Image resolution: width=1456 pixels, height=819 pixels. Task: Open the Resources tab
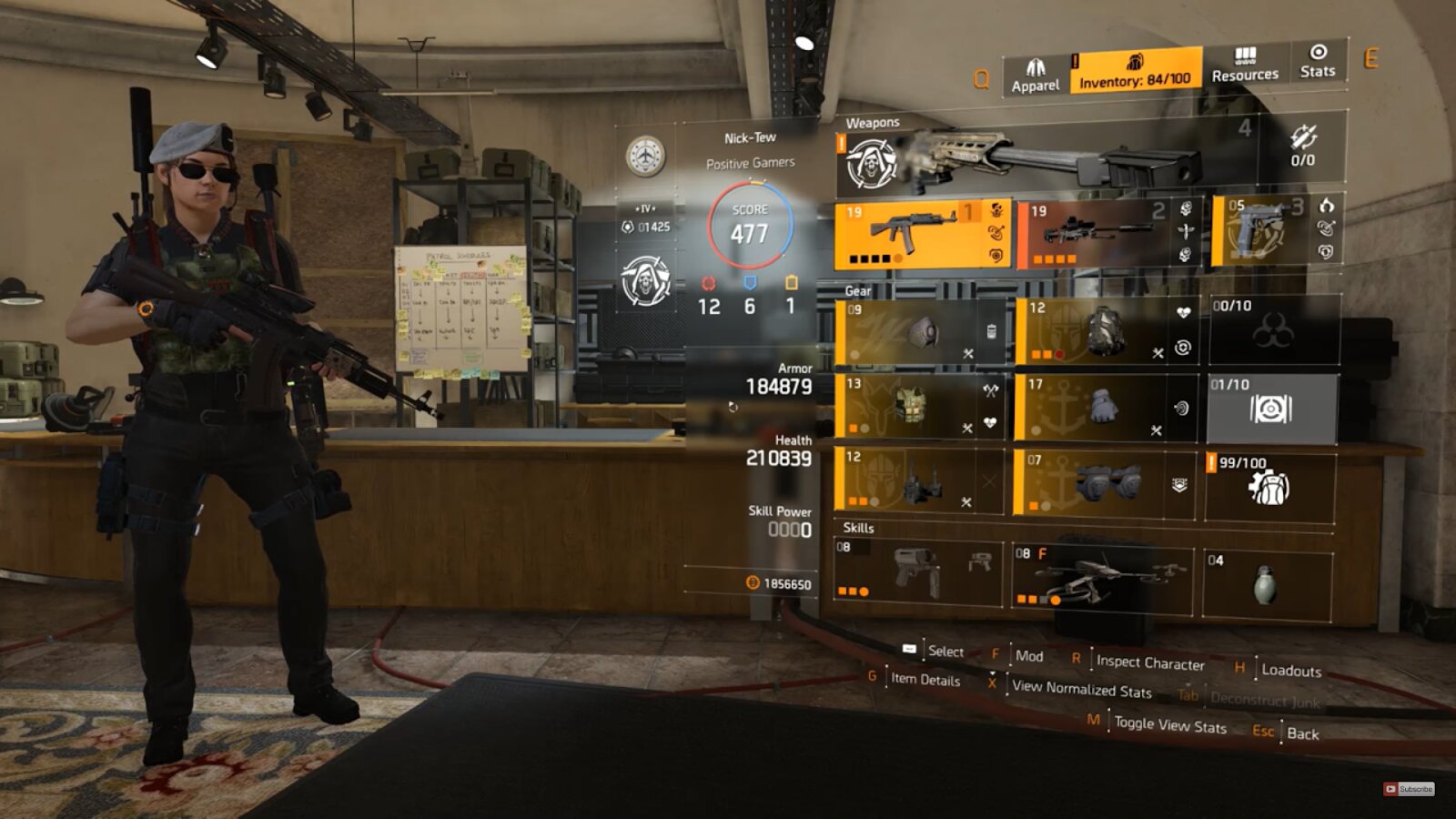point(1247,68)
